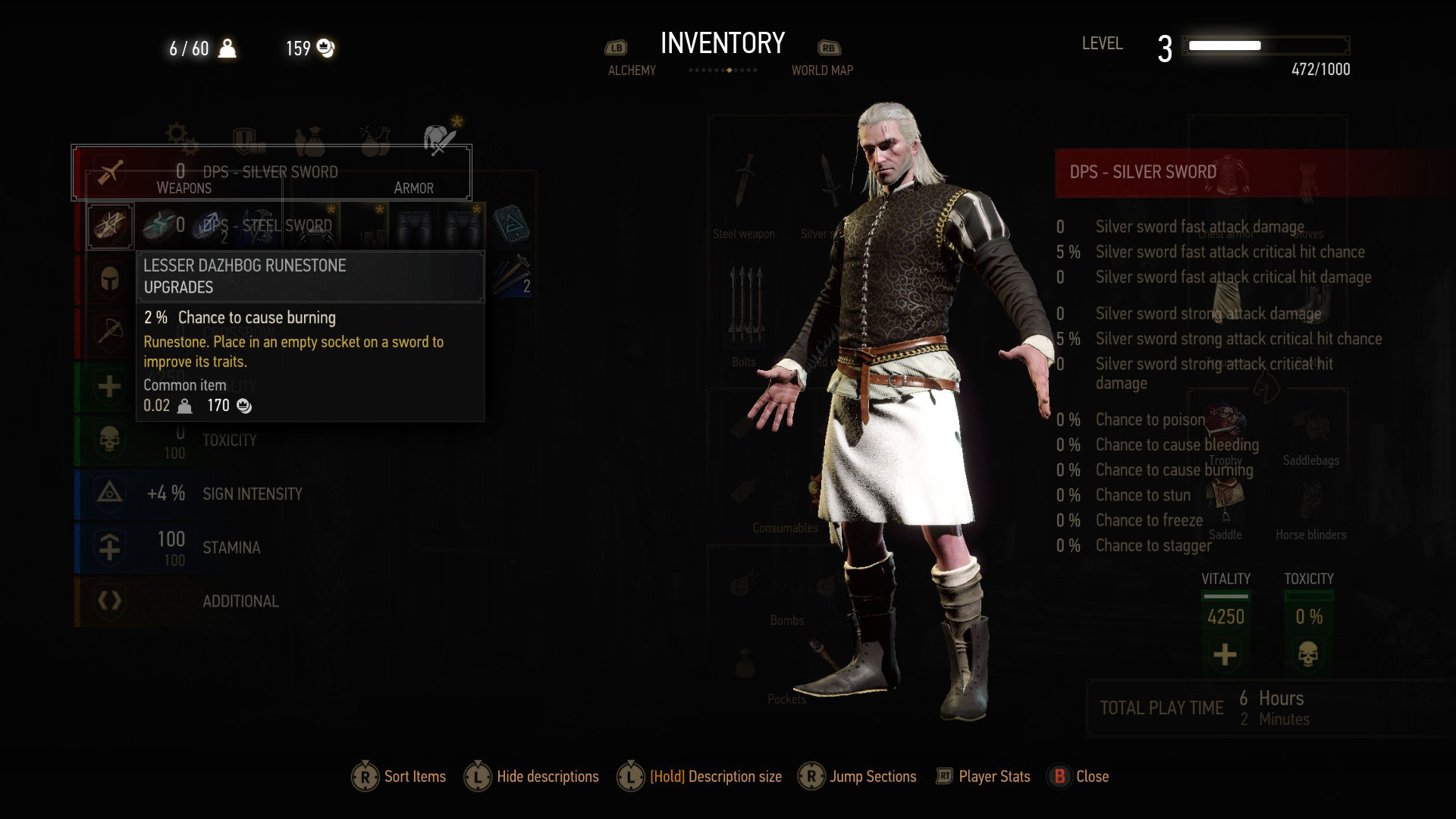Select the gear category filter icon
The image size is (1456, 819).
(180, 138)
